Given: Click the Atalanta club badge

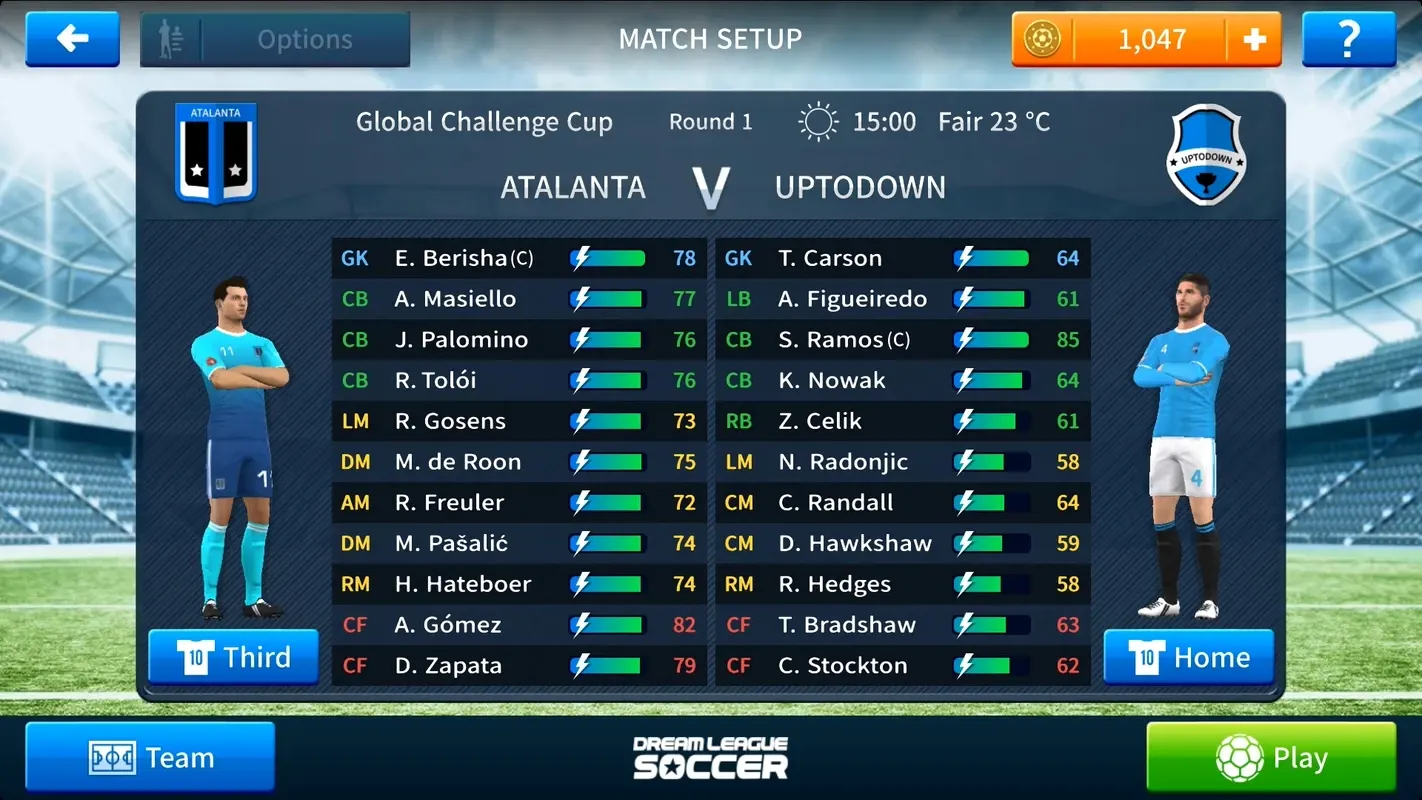Looking at the screenshot, I should (216, 153).
